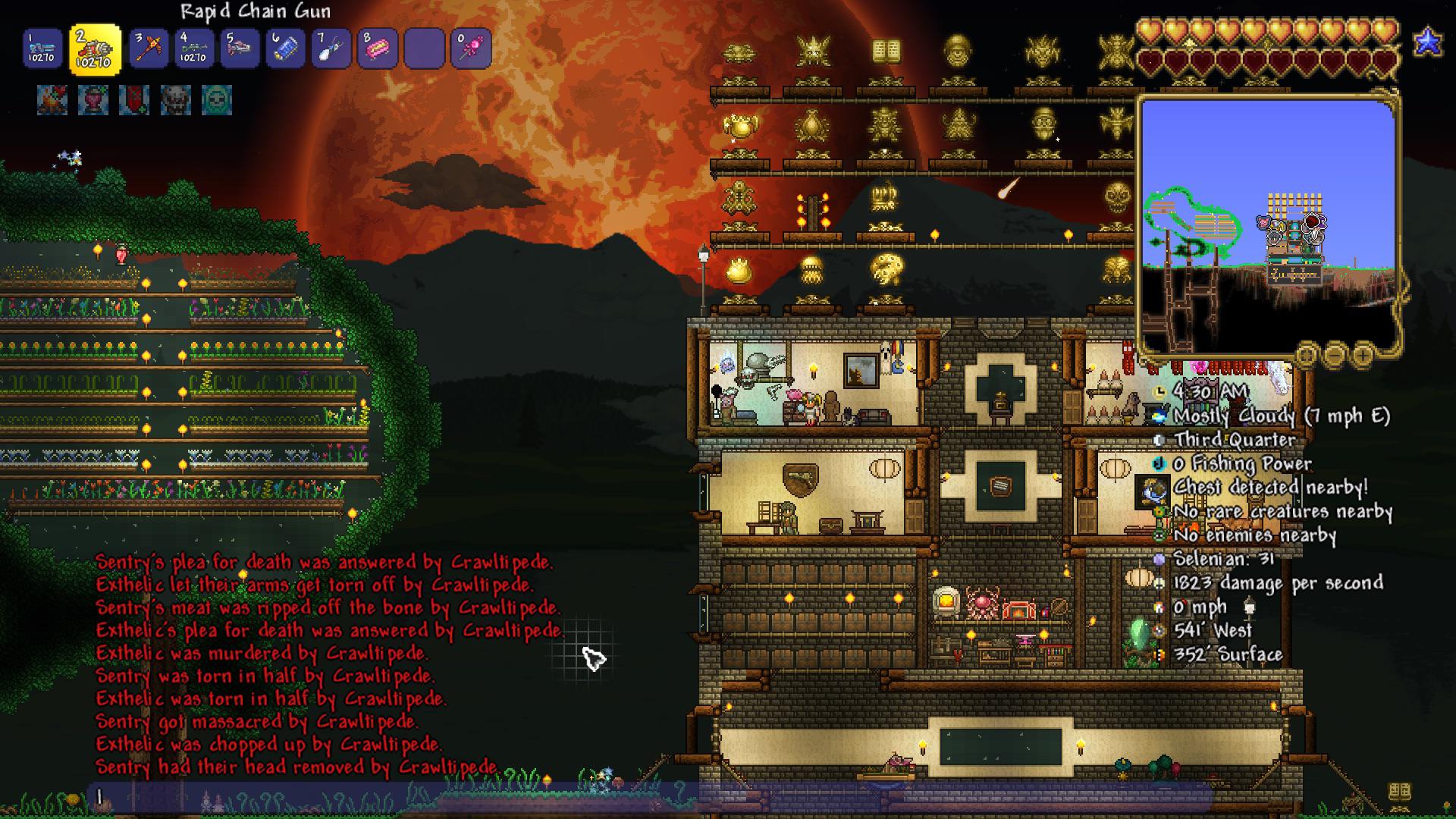Click the stopwatch icon next to 0 mph

pyautogui.click(x=1160, y=607)
